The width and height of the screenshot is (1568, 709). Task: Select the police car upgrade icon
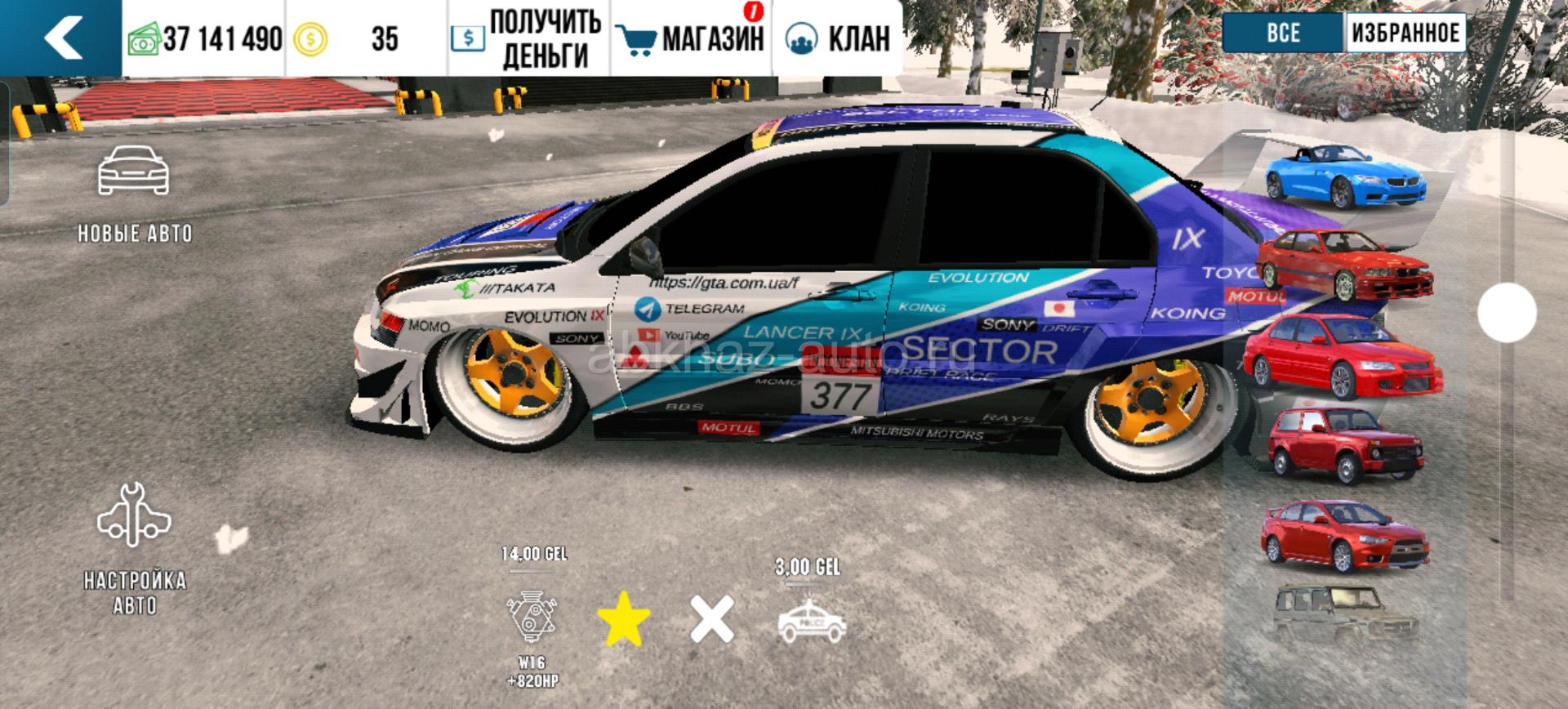coord(812,622)
